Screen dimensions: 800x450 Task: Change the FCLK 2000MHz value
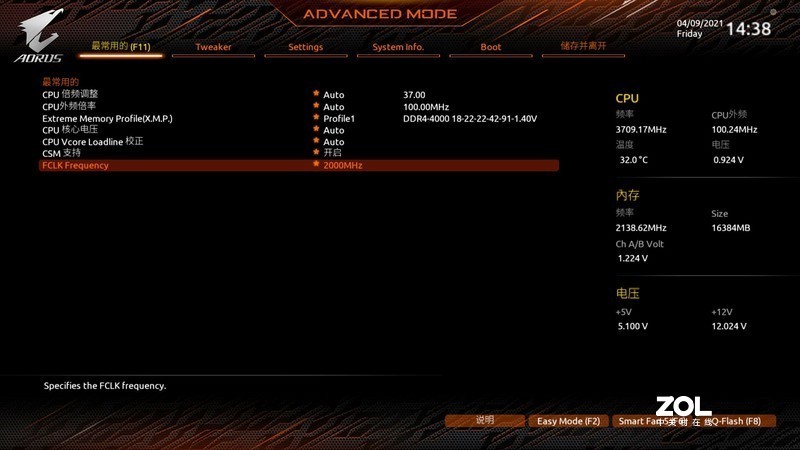(342, 165)
